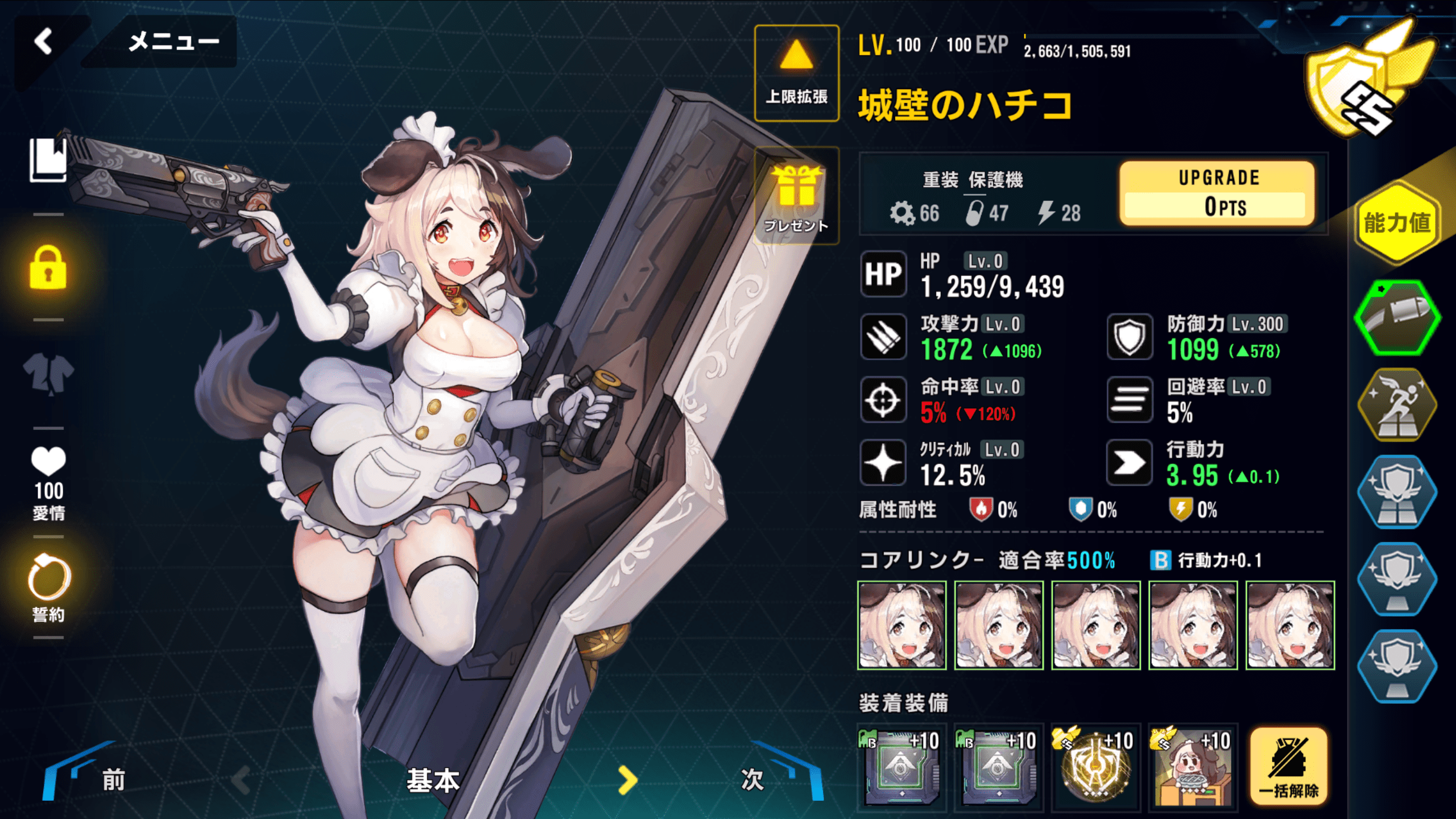The width and height of the screenshot is (1456, 819).
Task: Open the 100 愛情 heart icon
Action: pos(48,483)
